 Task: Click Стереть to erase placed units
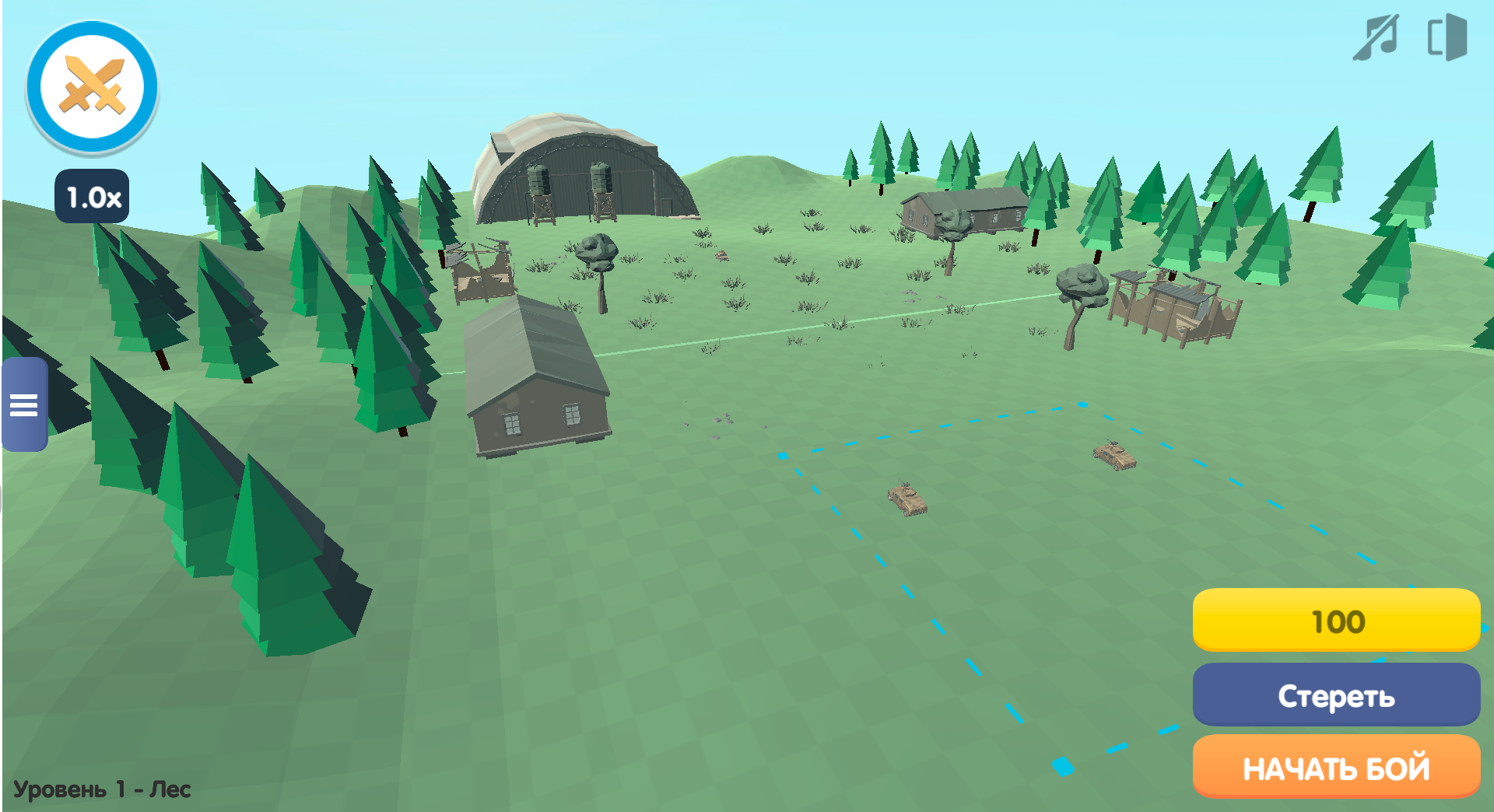pos(1335,695)
